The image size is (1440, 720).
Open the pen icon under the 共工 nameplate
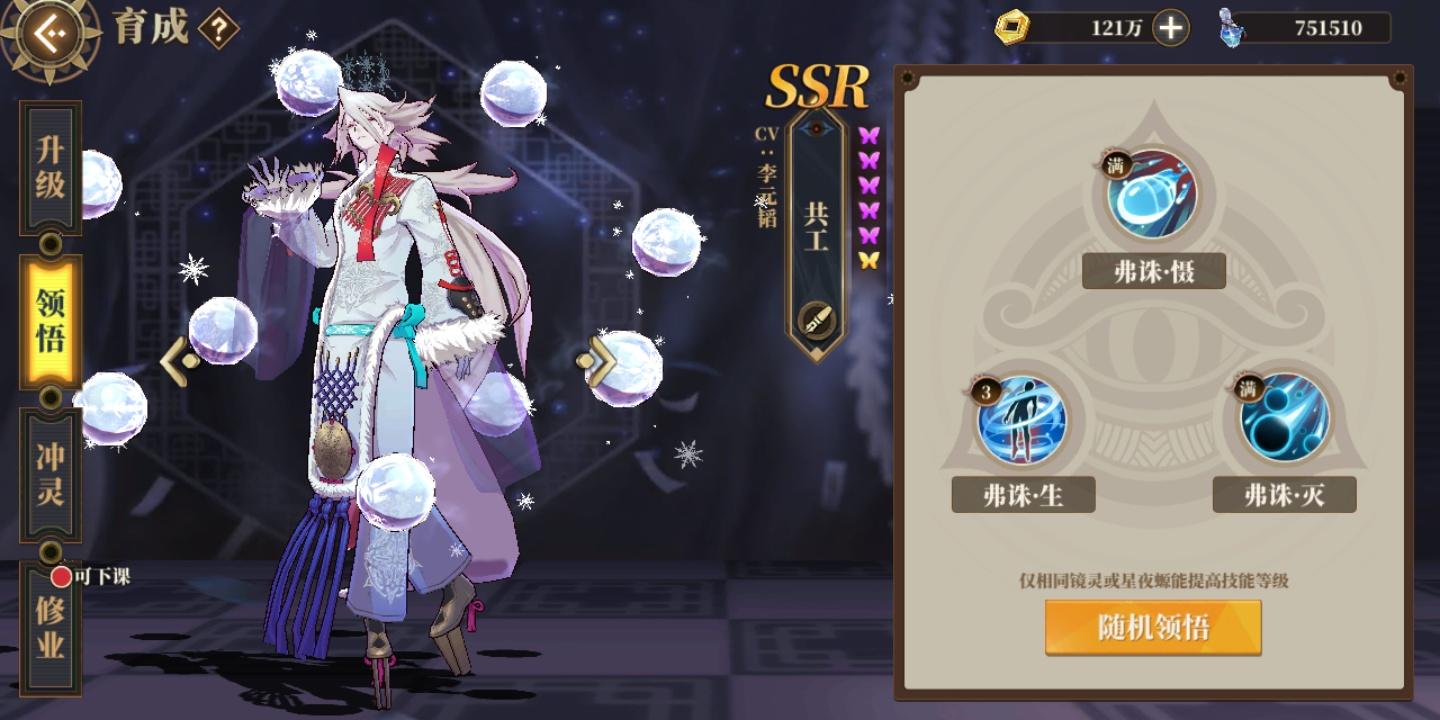817,323
